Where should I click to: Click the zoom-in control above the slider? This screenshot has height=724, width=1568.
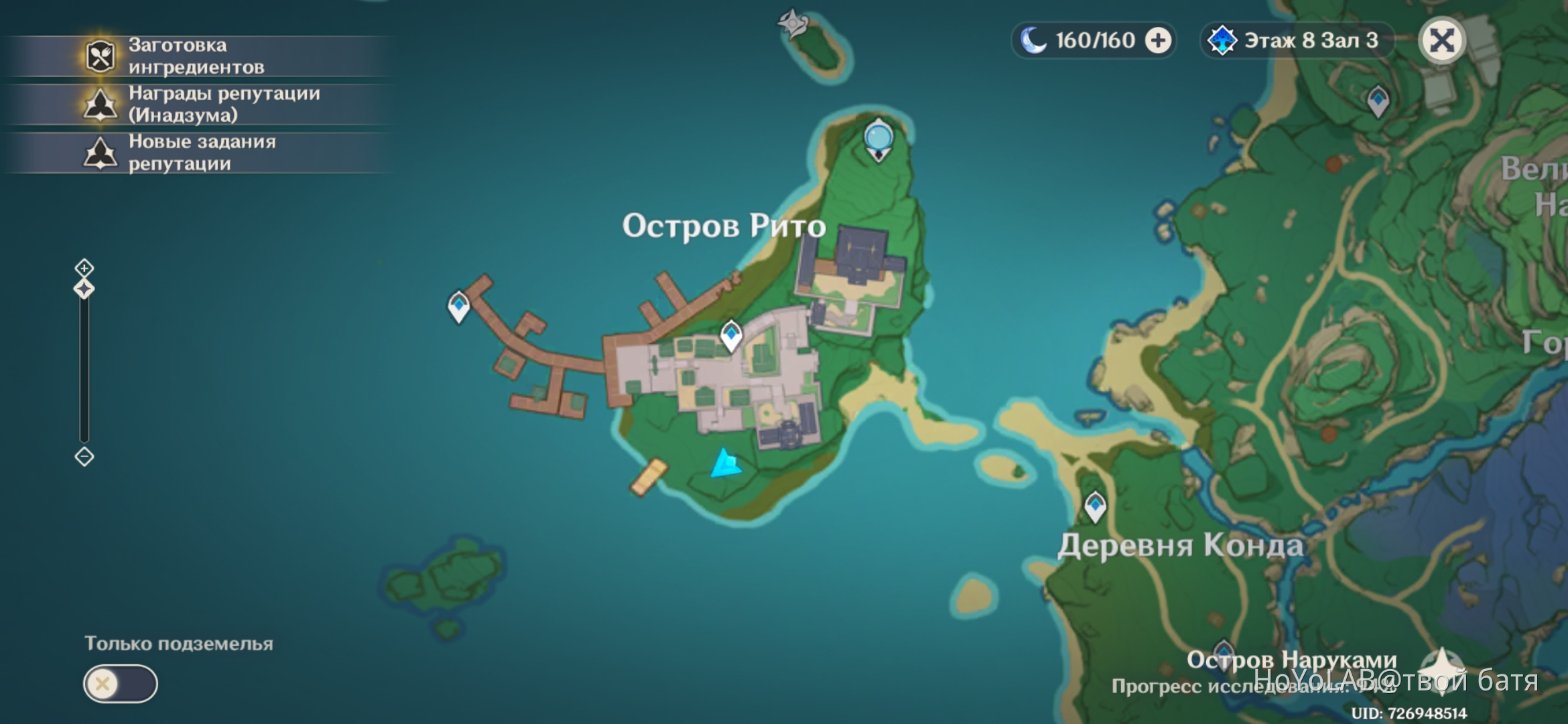pos(82,267)
